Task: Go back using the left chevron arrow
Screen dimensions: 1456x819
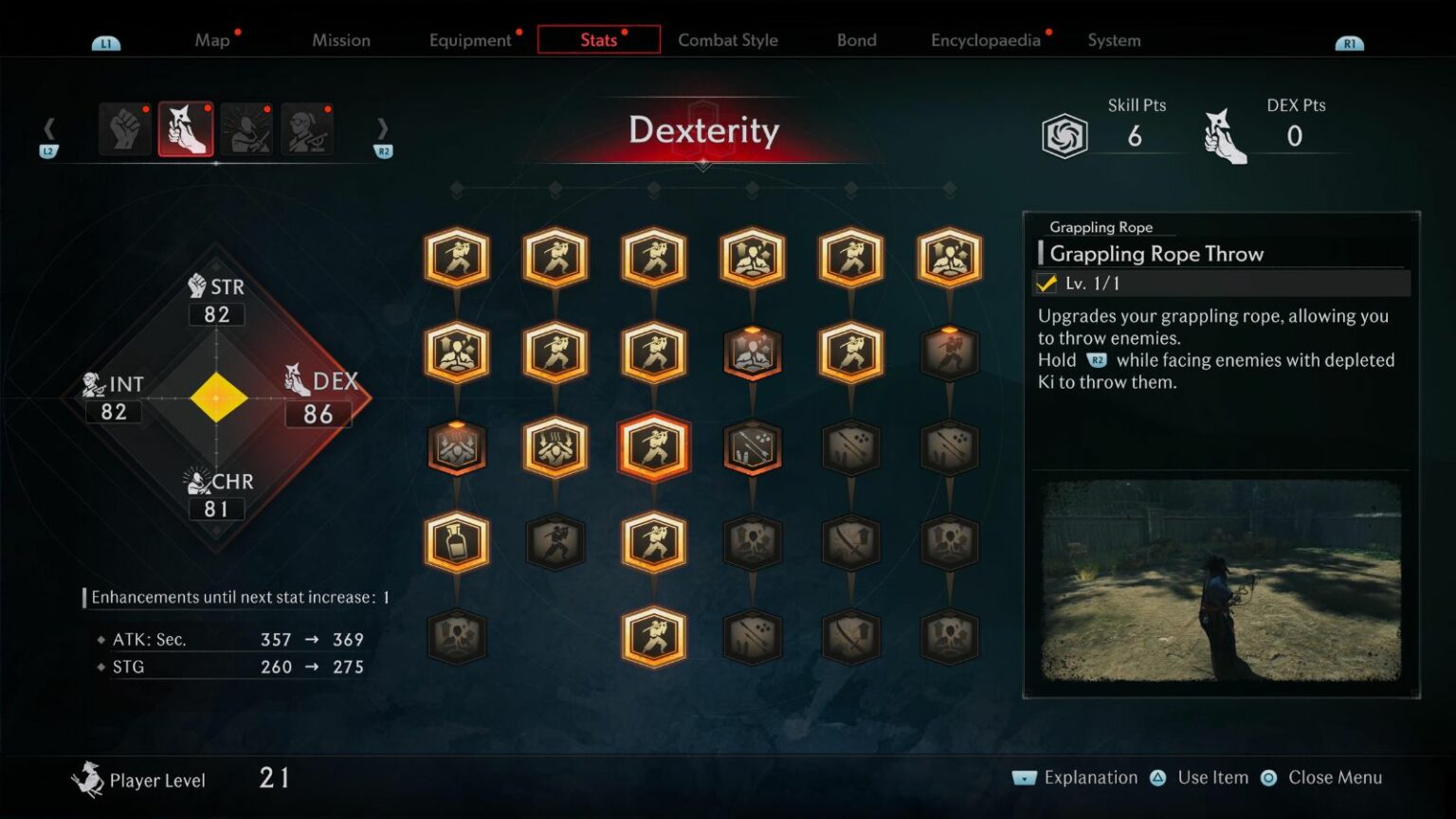Action: [x=48, y=129]
